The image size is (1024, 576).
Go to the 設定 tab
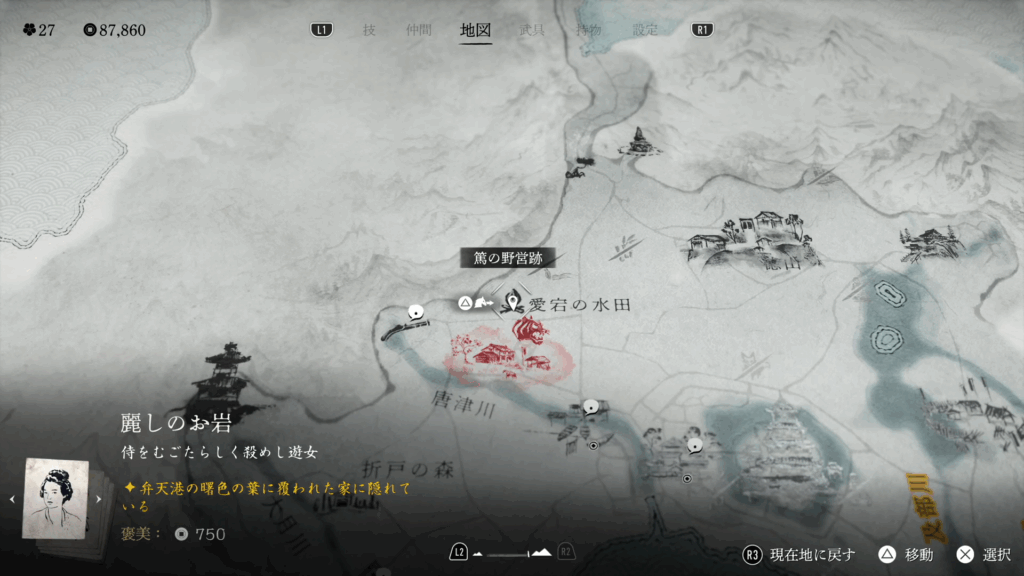[646, 30]
